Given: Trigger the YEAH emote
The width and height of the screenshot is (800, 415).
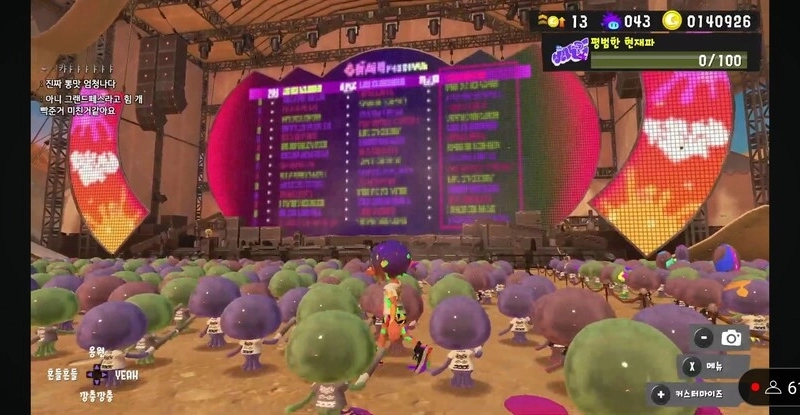Looking at the screenshot, I should tap(127, 375).
